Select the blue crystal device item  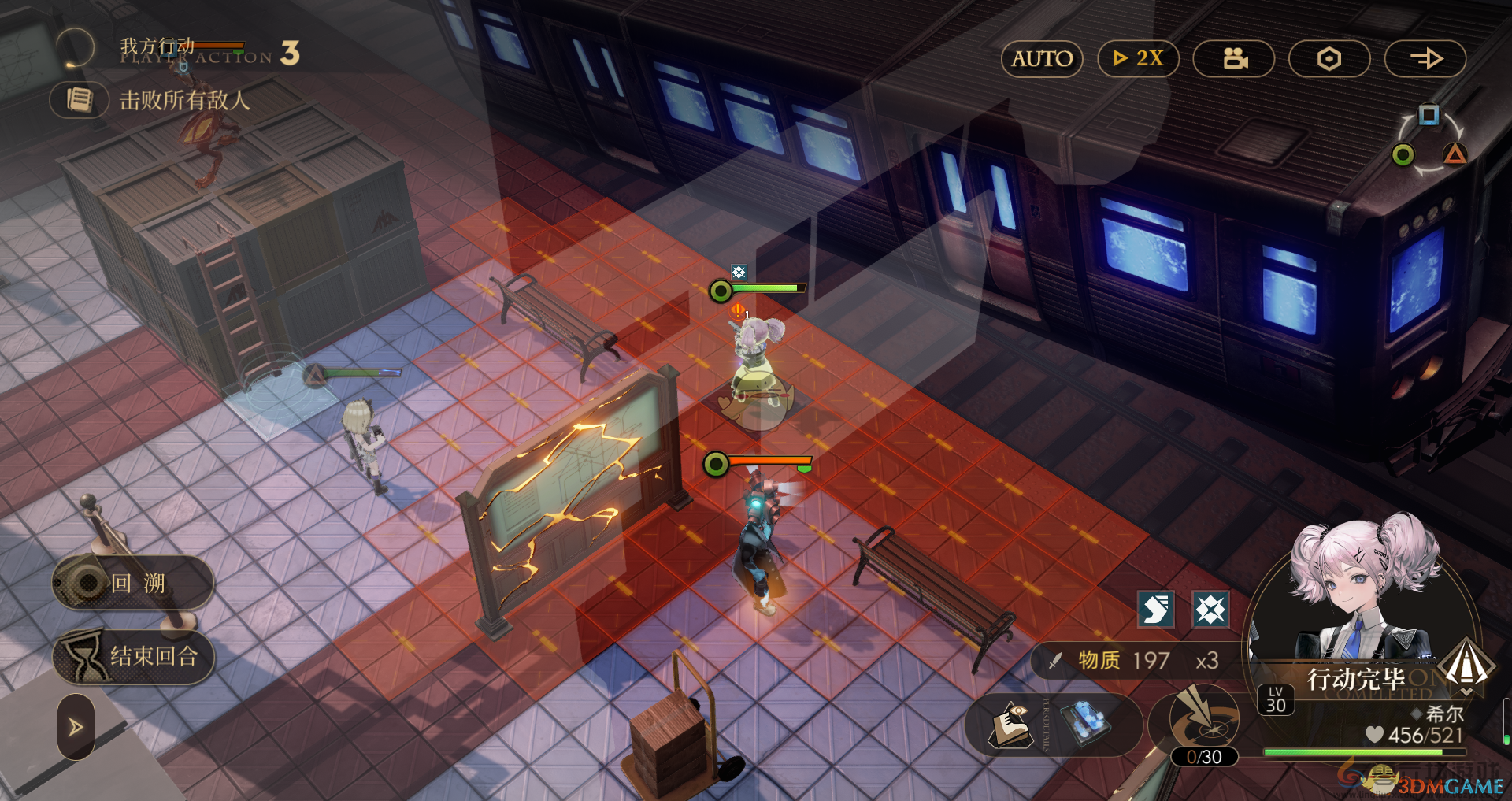point(1084,723)
